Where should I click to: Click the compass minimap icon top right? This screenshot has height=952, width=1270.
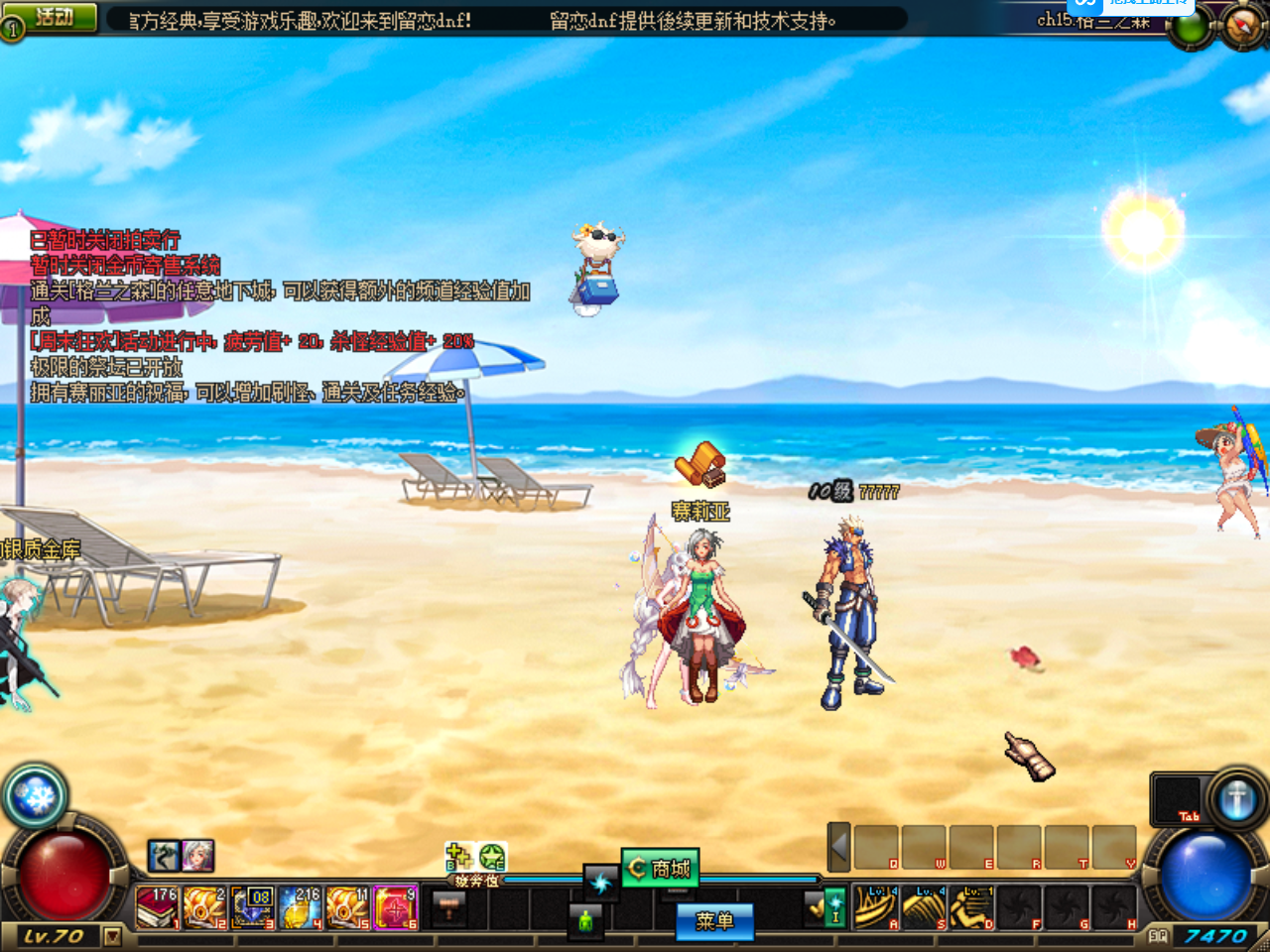tap(1242, 25)
